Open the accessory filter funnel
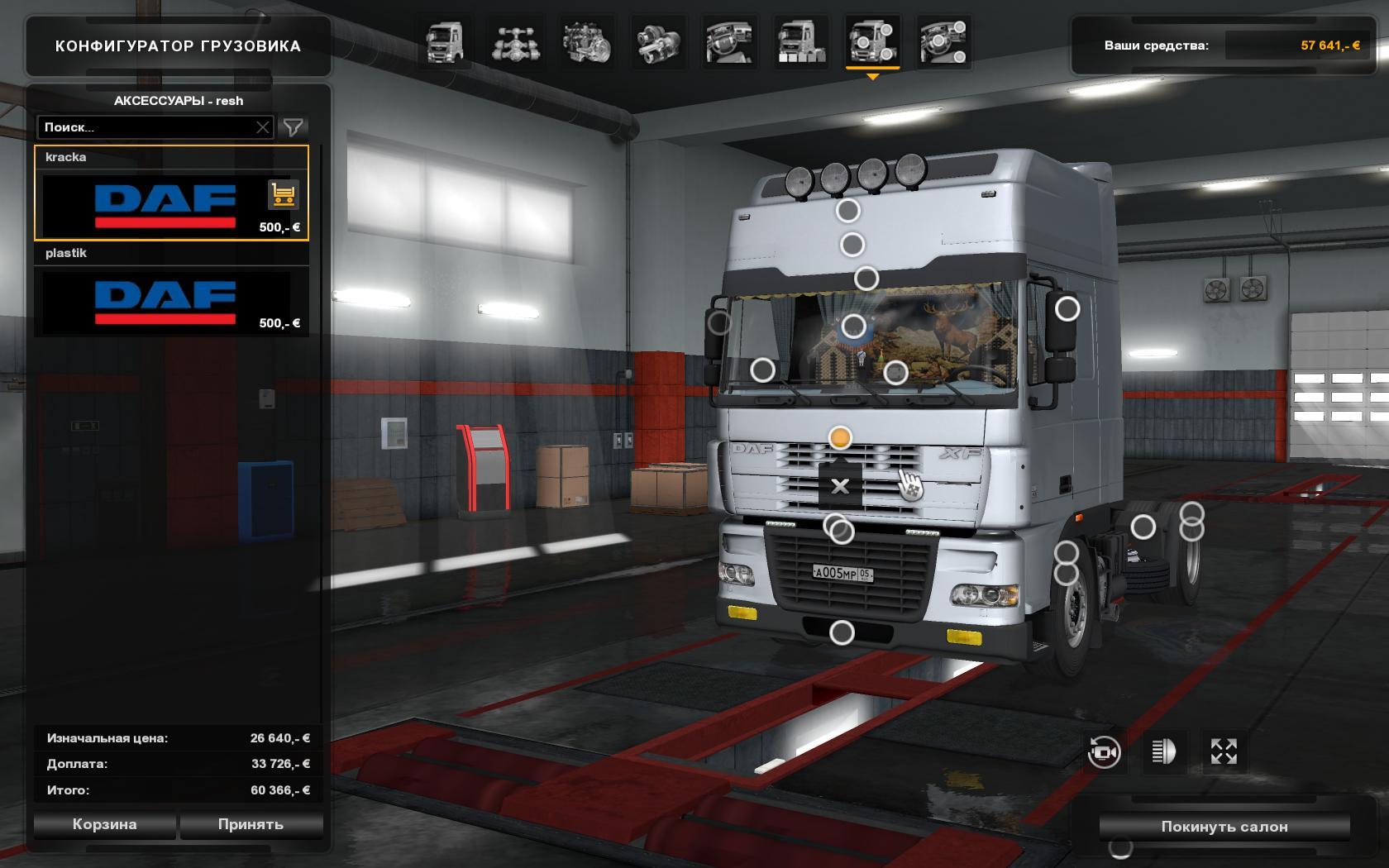 [x=294, y=127]
